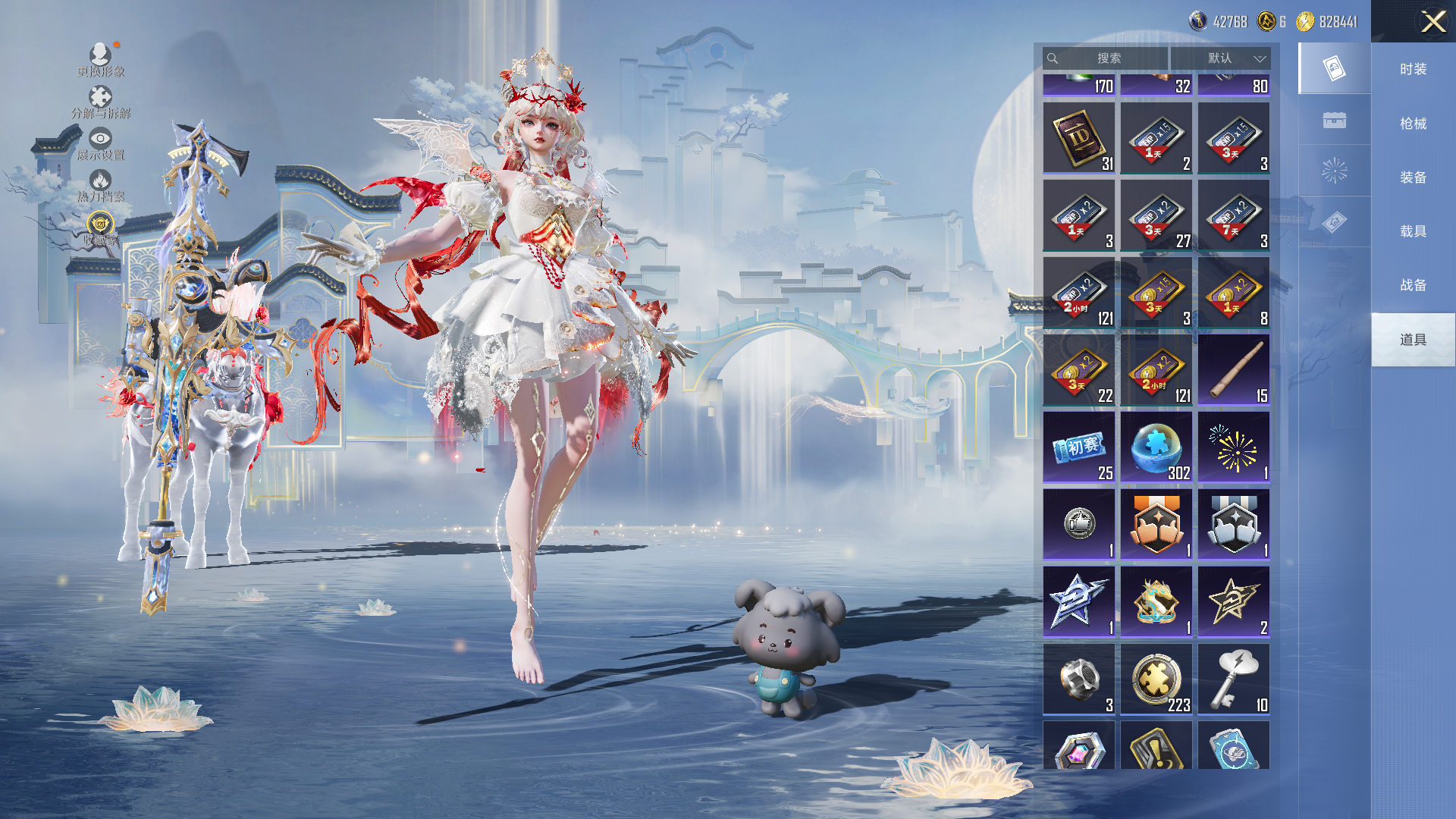Open the 战备 tab
The height and width of the screenshot is (819, 1456).
pyautogui.click(x=1413, y=285)
